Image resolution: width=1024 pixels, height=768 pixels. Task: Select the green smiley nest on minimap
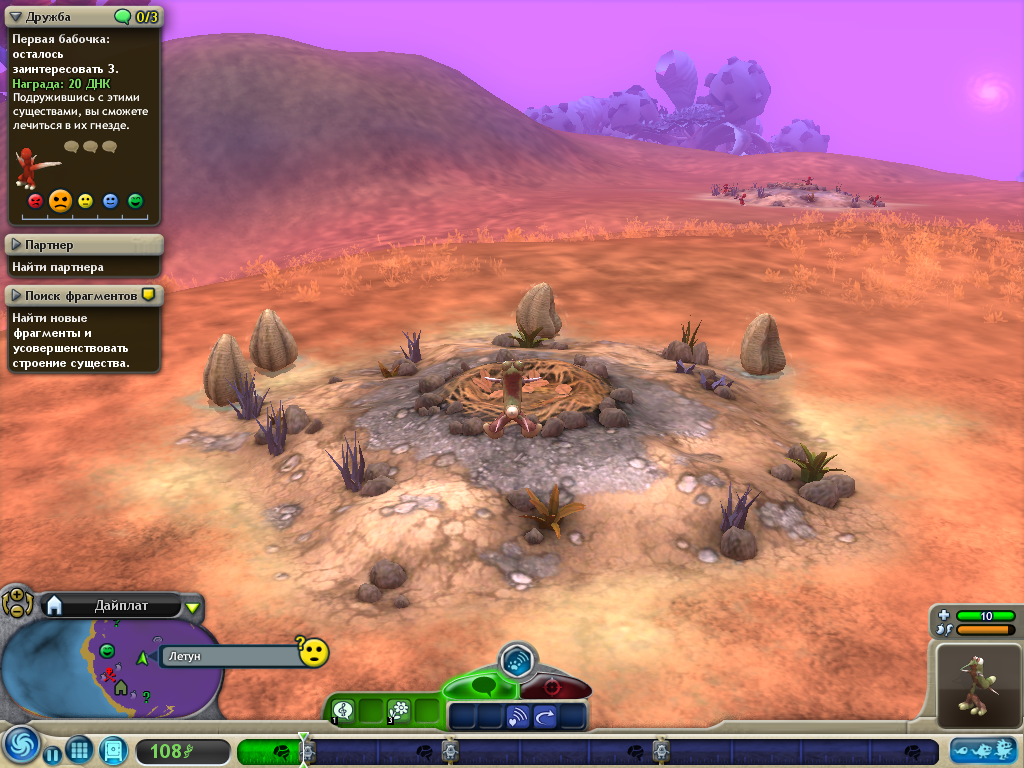click(107, 651)
